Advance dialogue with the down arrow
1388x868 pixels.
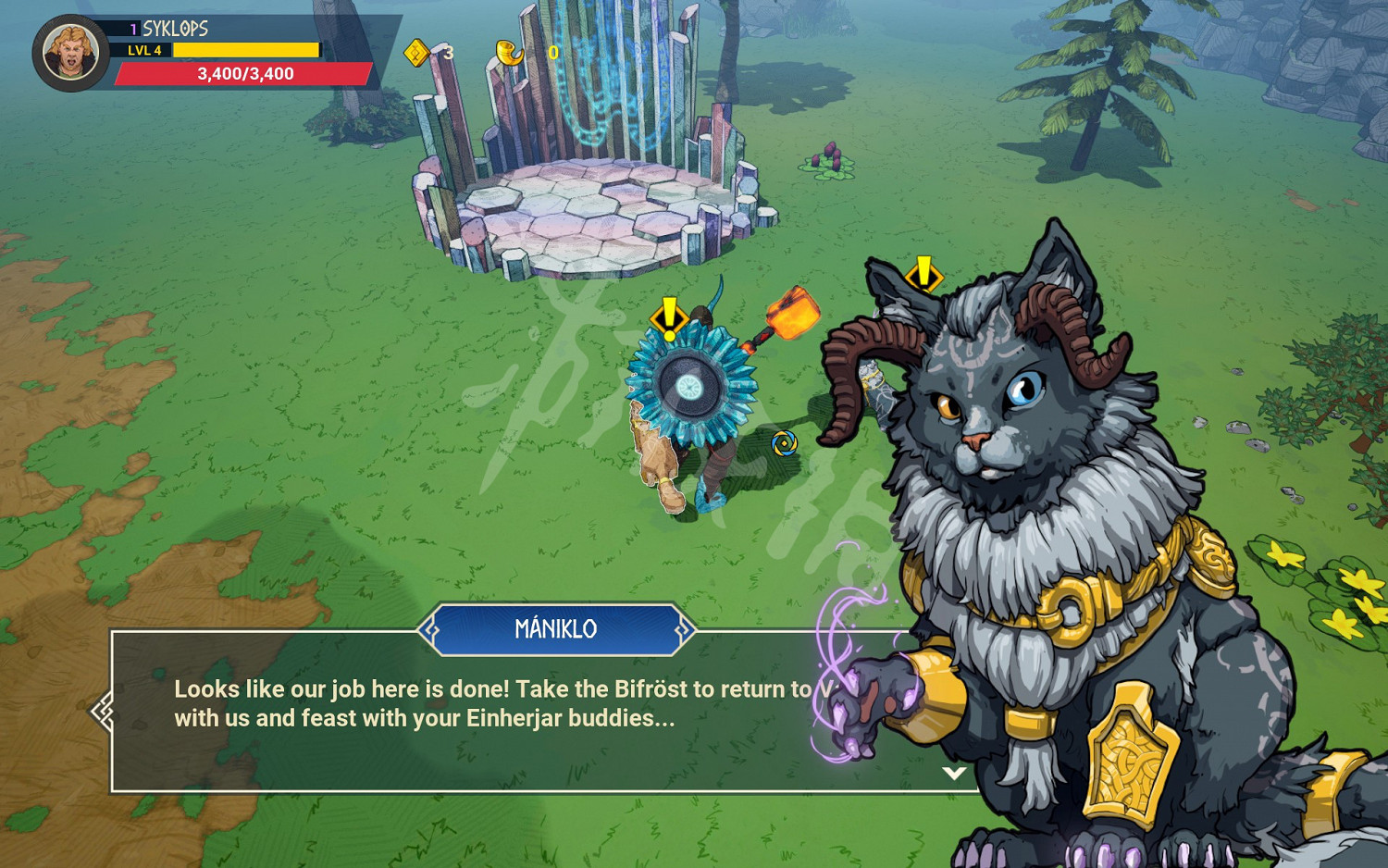pos(954,773)
